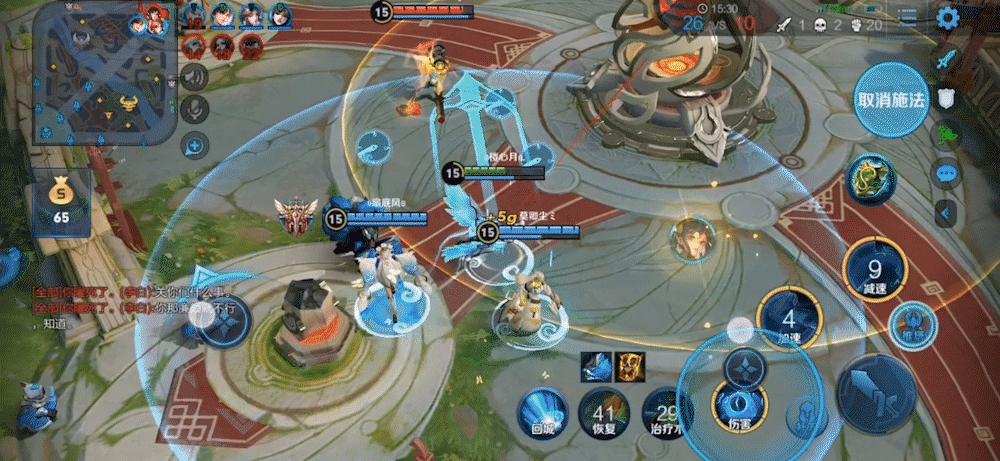The height and width of the screenshot is (461, 1000).
Task: Tap the shield defend signal icon
Action: [x=946, y=97]
